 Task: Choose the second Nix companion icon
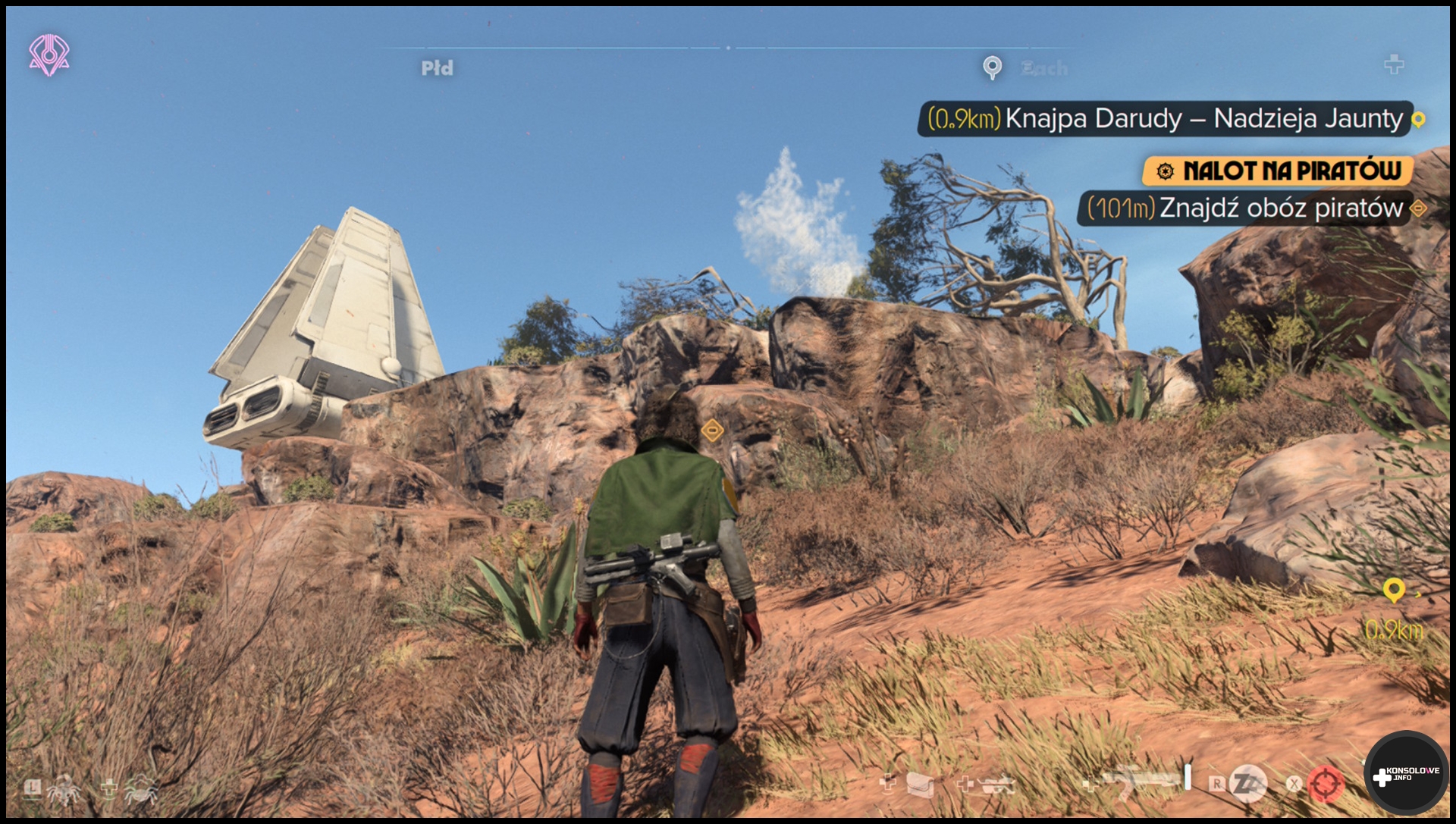[140, 790]
